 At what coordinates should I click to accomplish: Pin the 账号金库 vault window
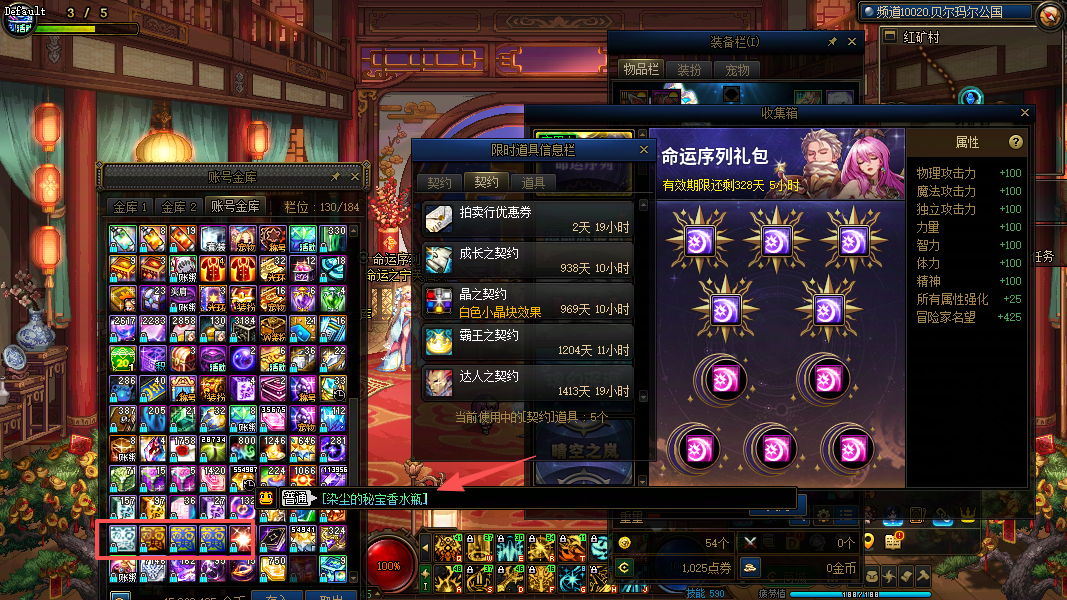(336, 176)
